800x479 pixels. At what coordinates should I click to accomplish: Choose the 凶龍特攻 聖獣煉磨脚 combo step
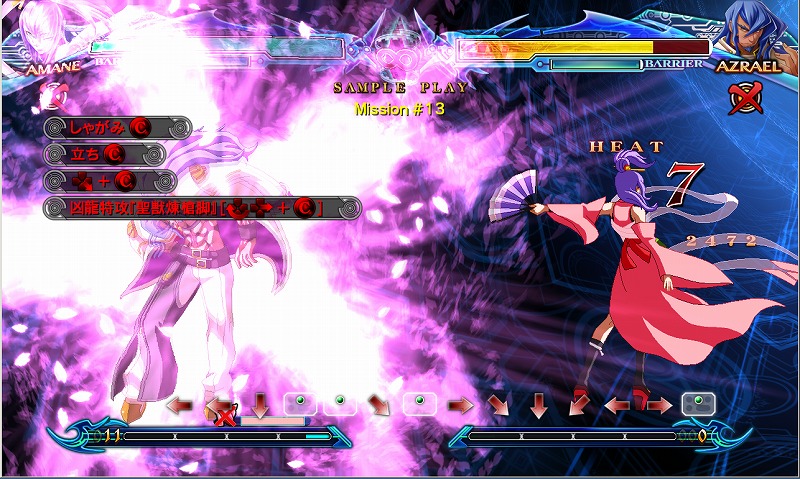coord(201,208)
